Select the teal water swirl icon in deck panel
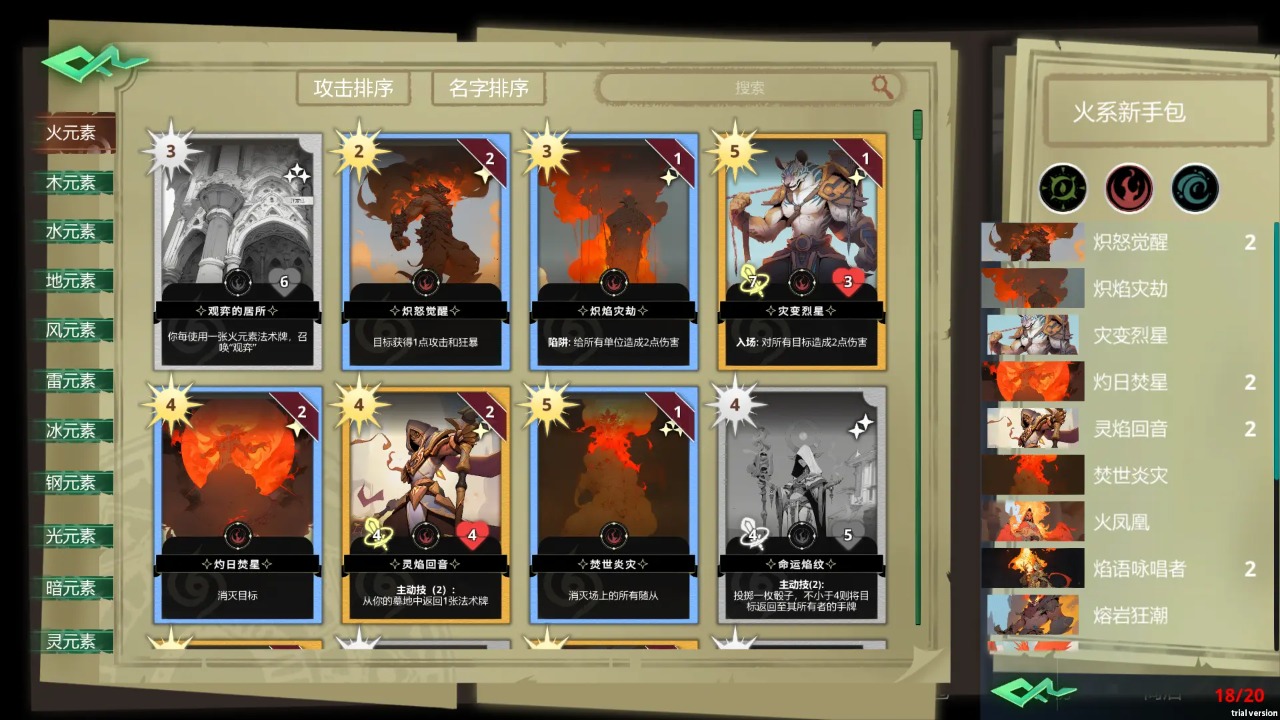The image size is (1280, 720). pos(1196,188)
